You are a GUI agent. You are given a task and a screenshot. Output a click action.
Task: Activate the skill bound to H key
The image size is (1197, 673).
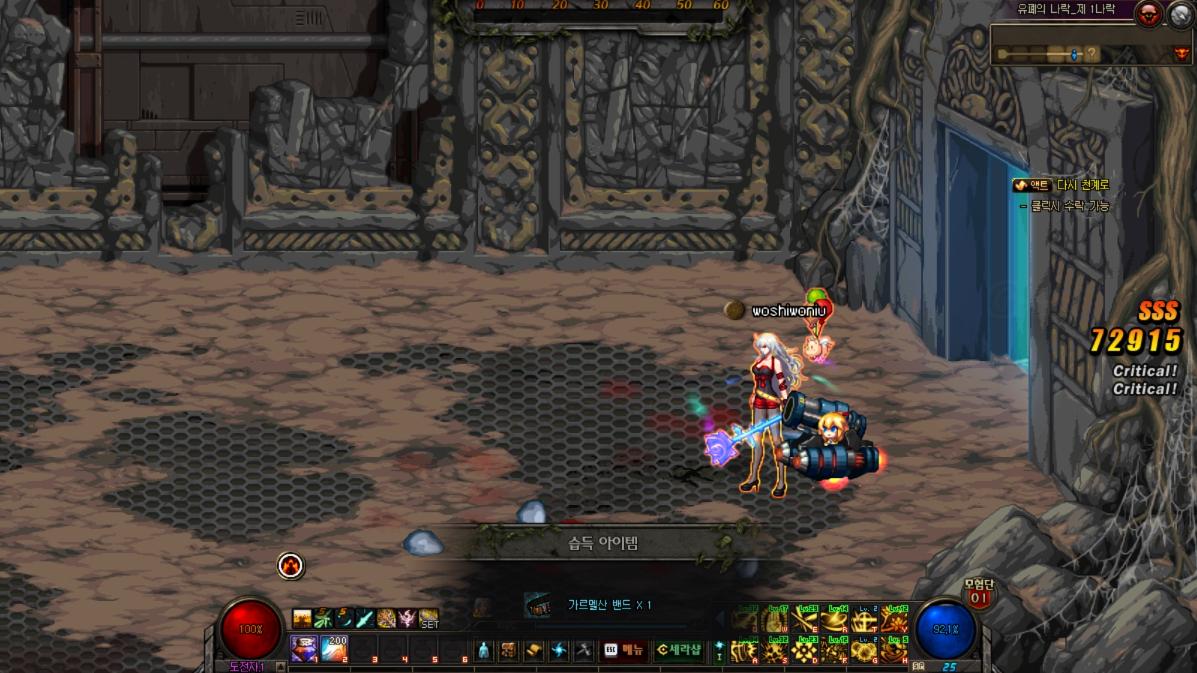(893, 651)
